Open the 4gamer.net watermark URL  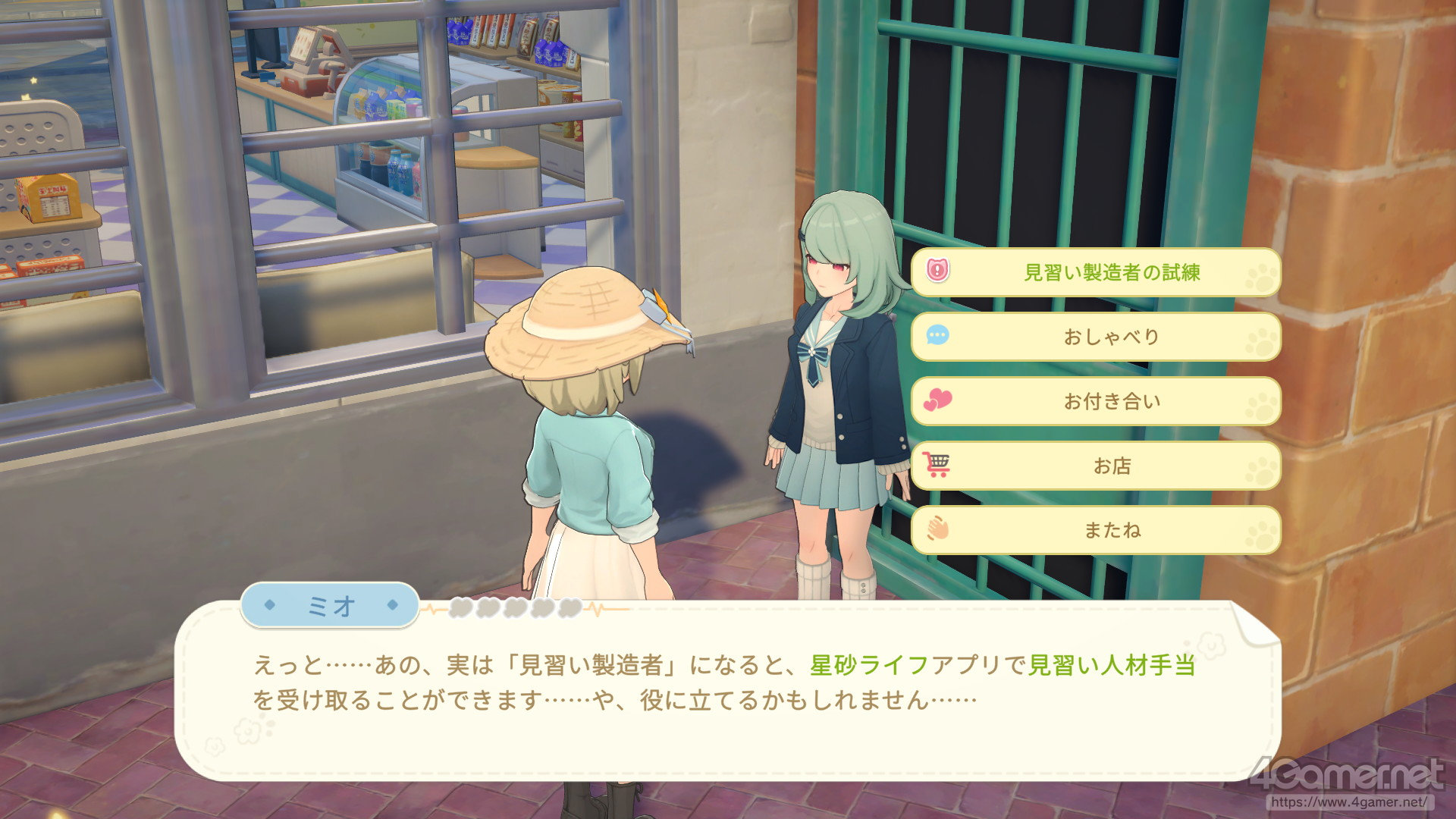pos(1348,802)
